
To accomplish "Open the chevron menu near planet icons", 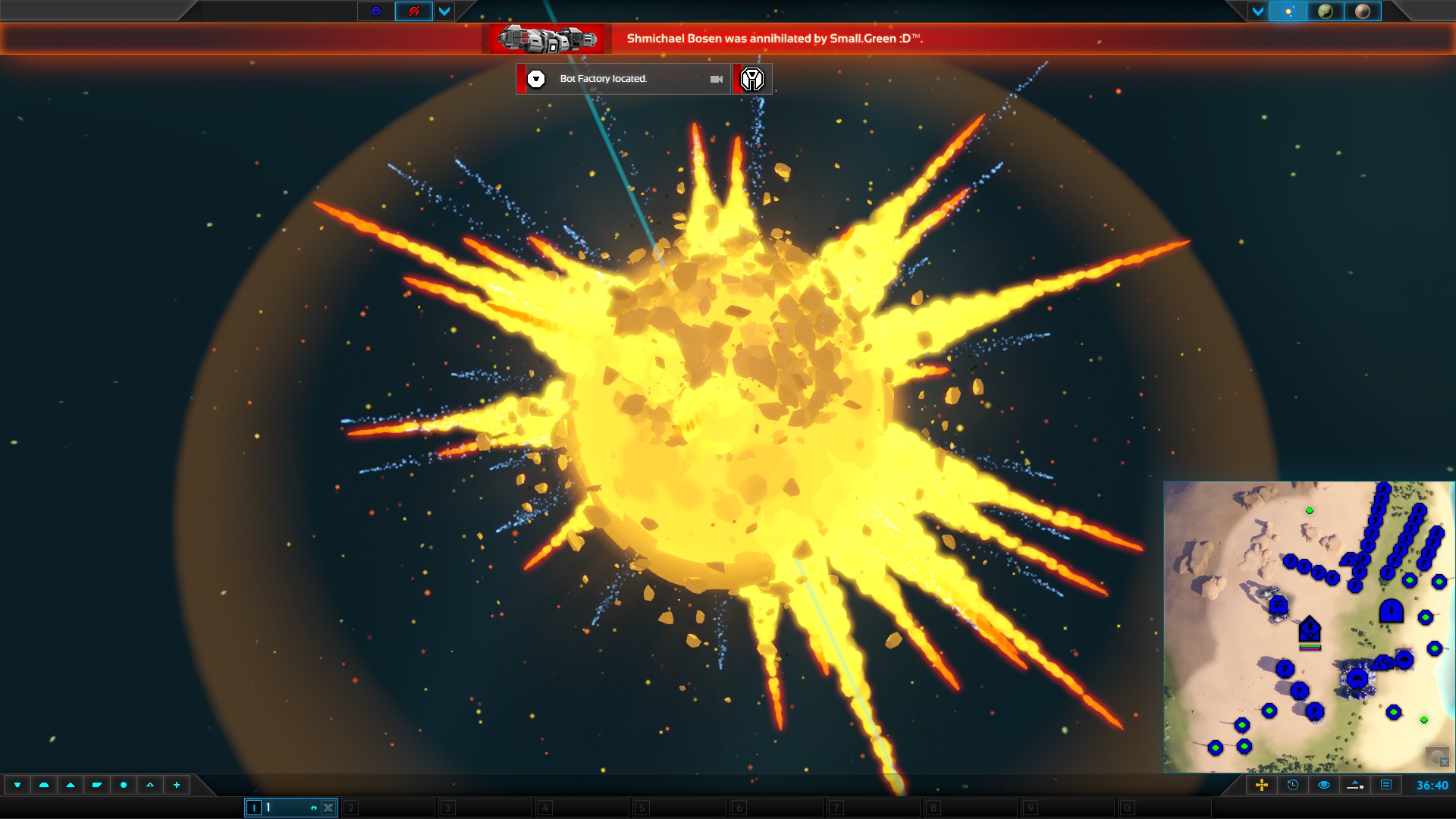I will 1258,11.
